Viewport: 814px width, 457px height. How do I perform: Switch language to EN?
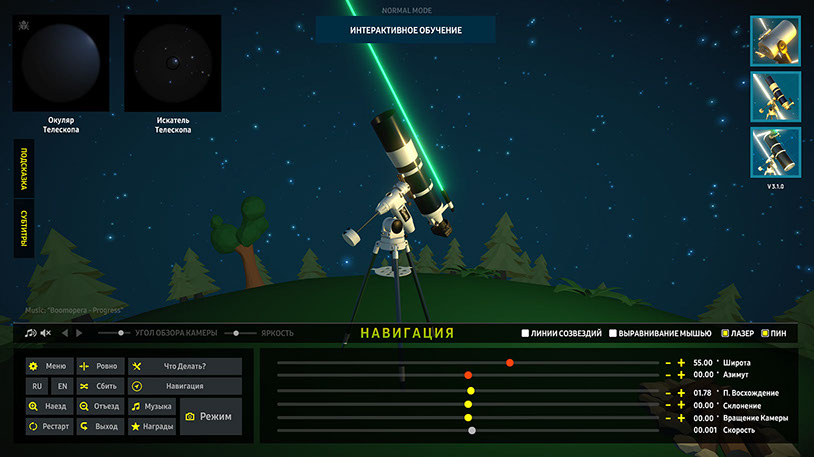[61, 386]
